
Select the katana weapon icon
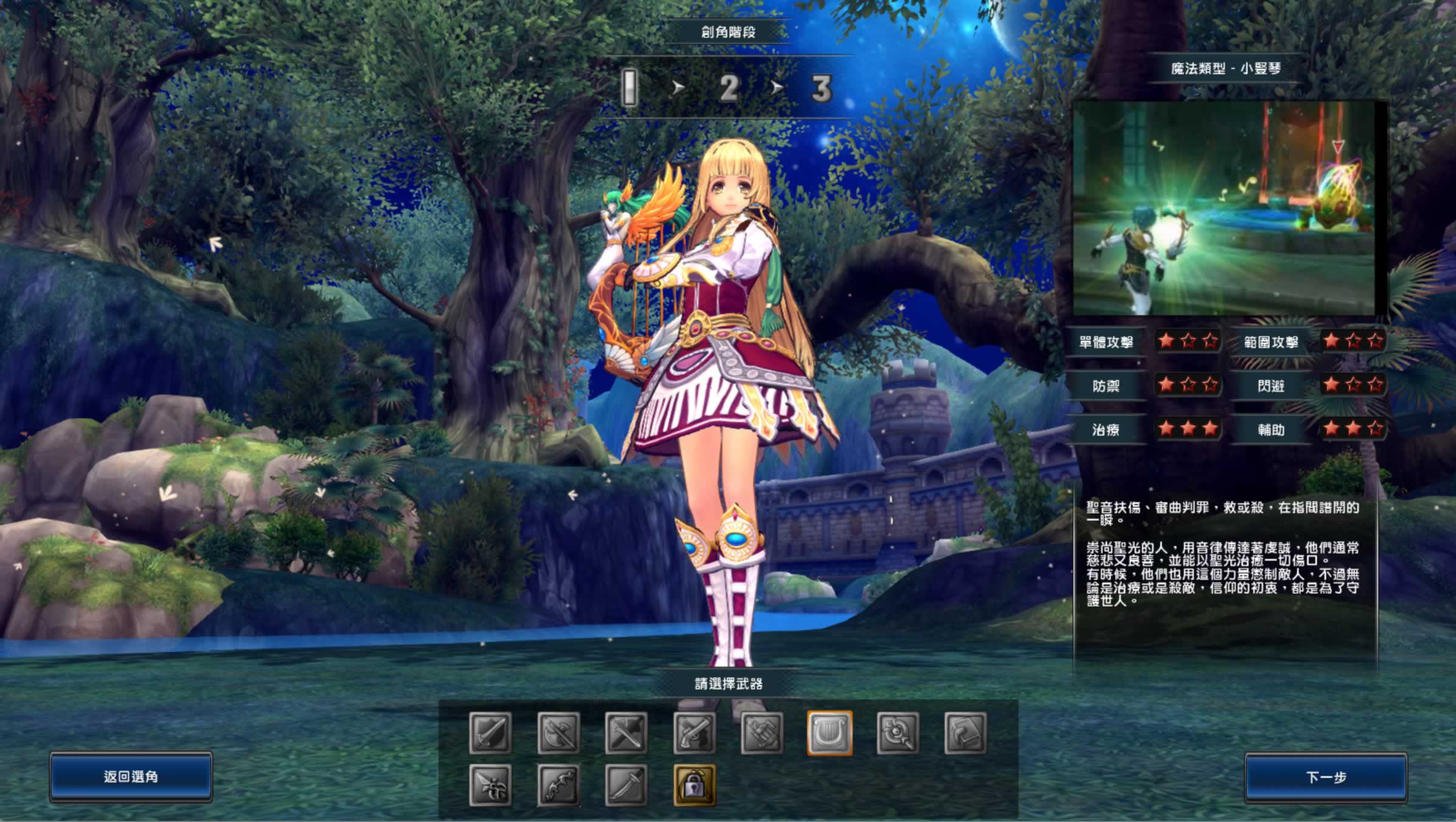[x=626, y=785]
